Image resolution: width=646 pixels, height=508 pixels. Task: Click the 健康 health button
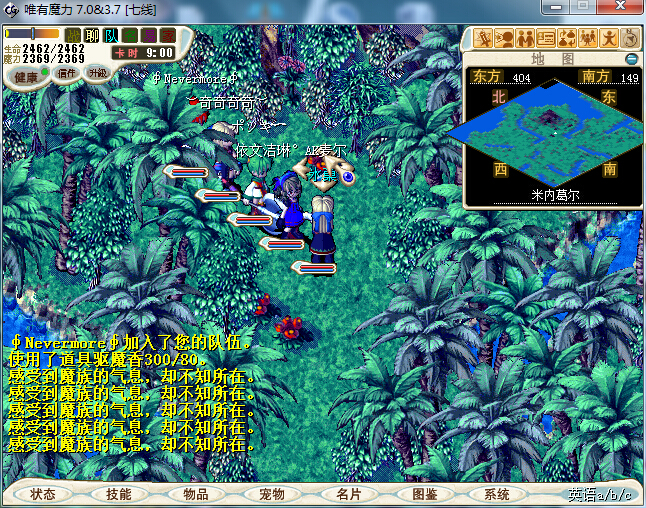(x=27, y=77)
